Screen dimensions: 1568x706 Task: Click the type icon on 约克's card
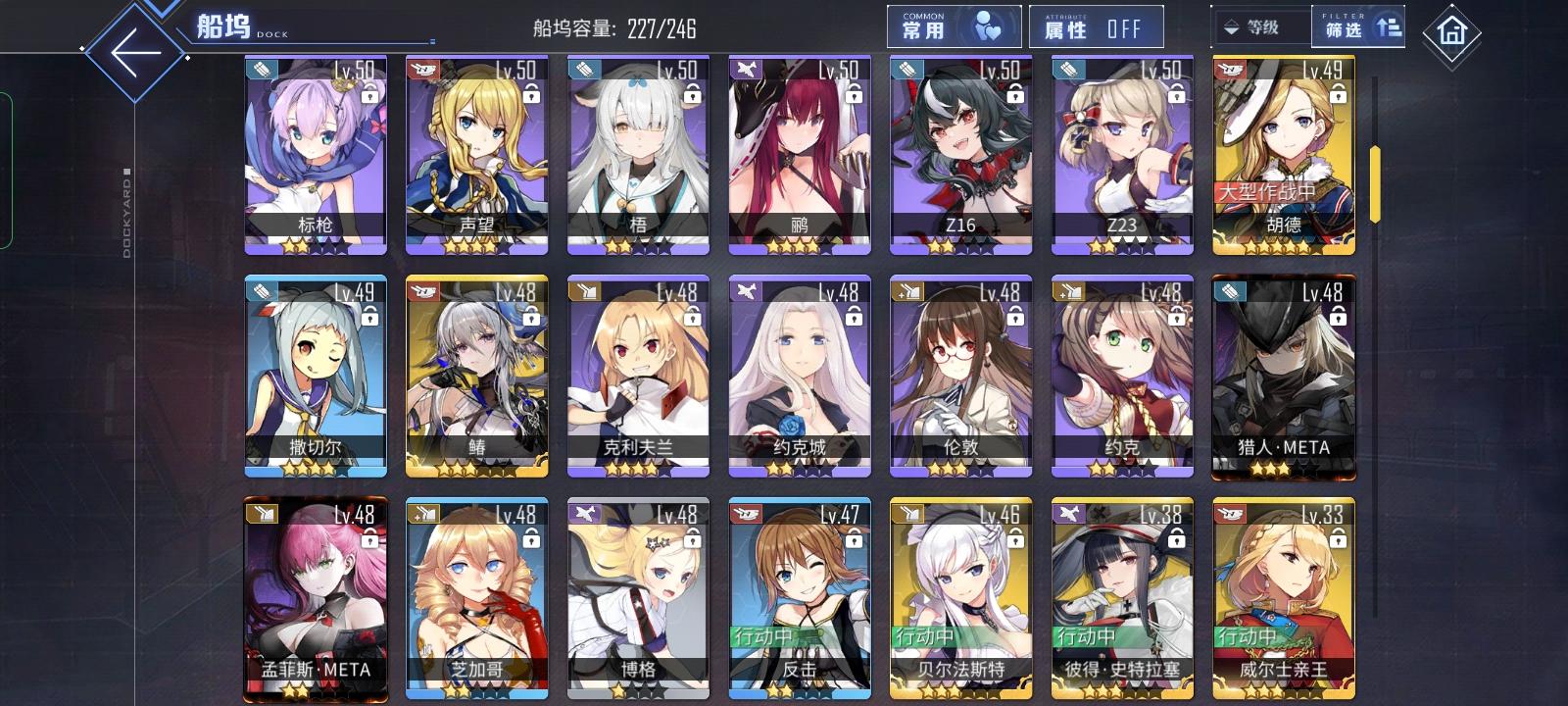1067,291
